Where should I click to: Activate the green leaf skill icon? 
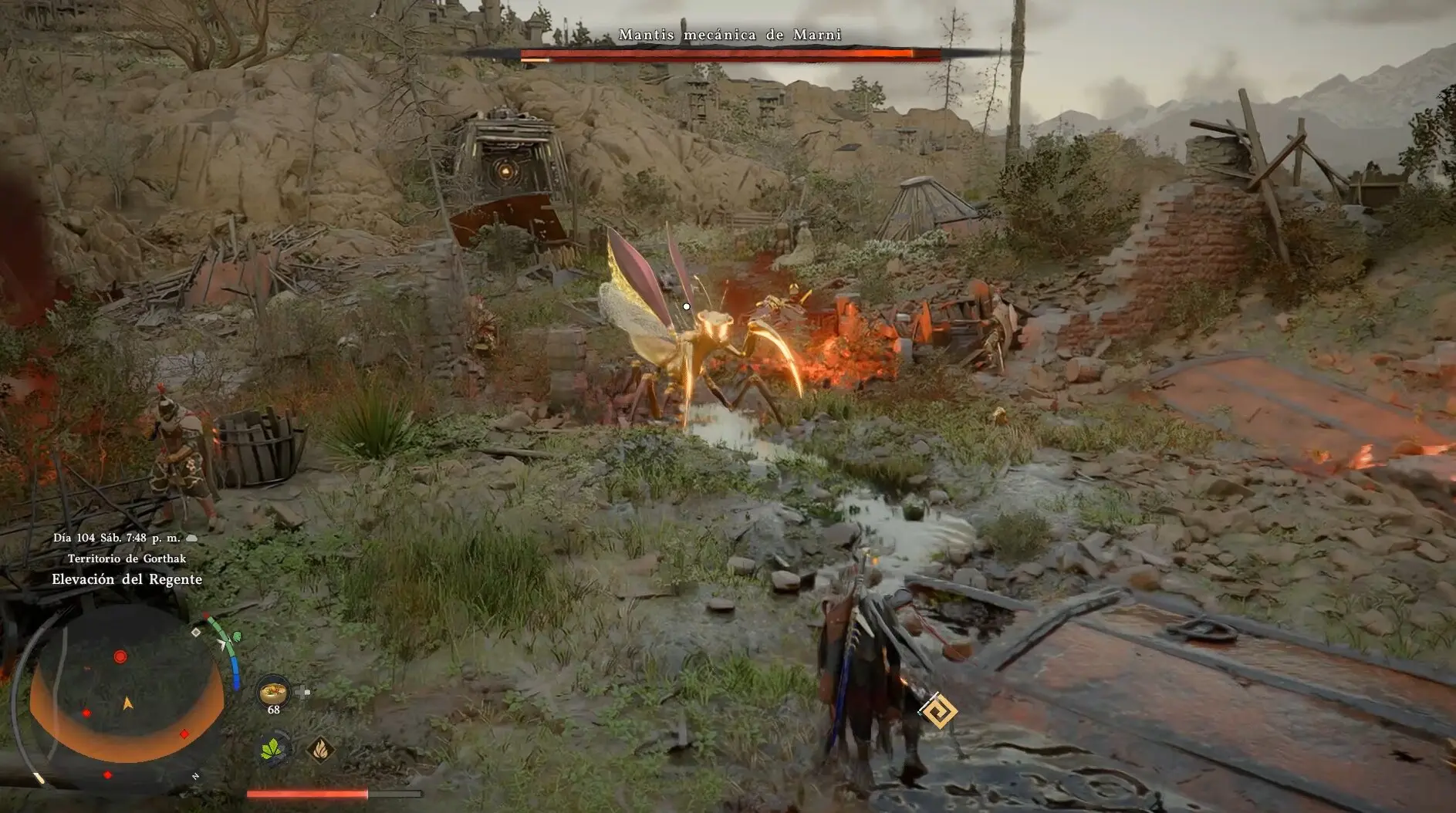[273, 748]
